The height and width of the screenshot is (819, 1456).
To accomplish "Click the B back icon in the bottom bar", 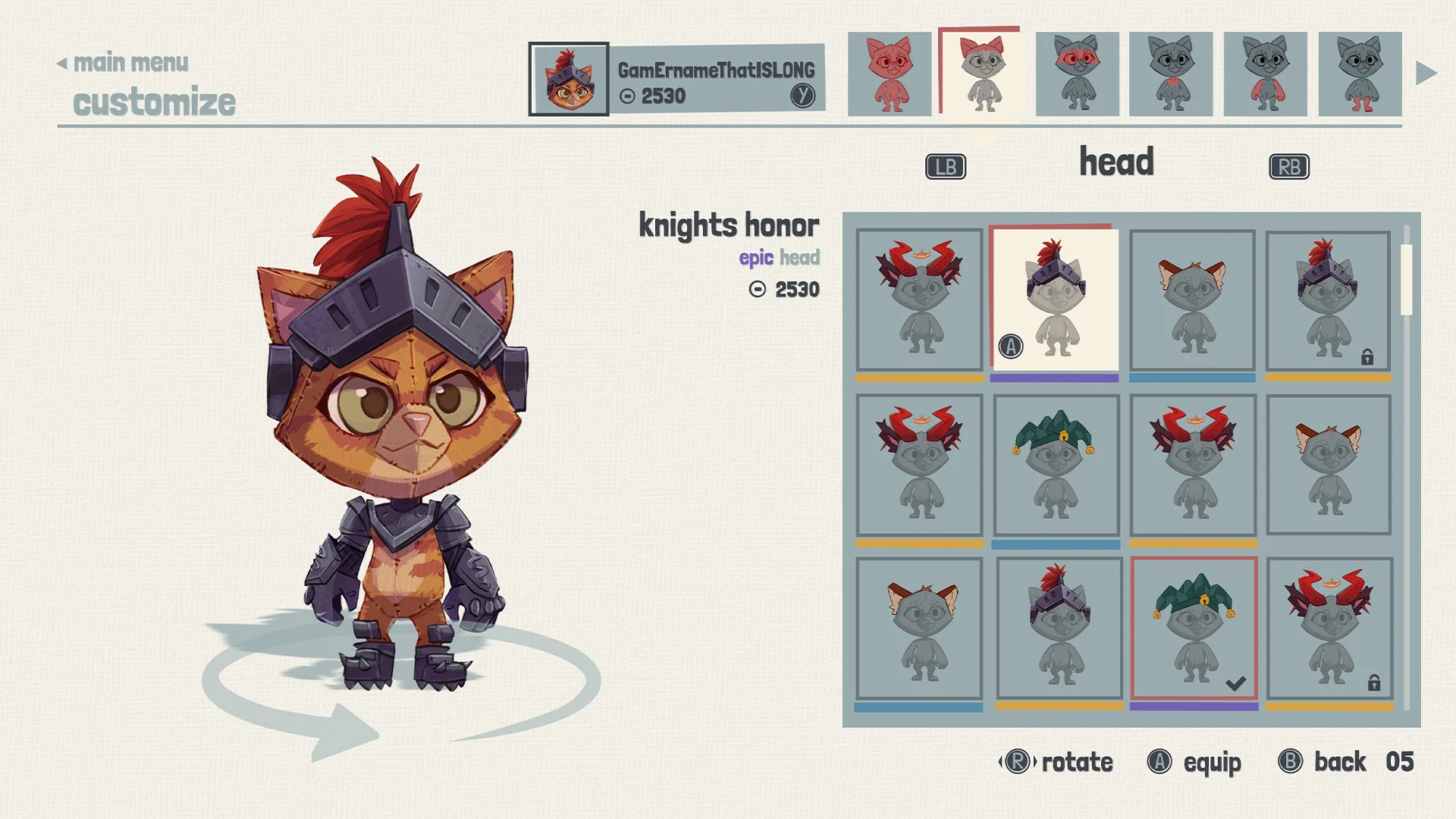I will coord(1291,761).
